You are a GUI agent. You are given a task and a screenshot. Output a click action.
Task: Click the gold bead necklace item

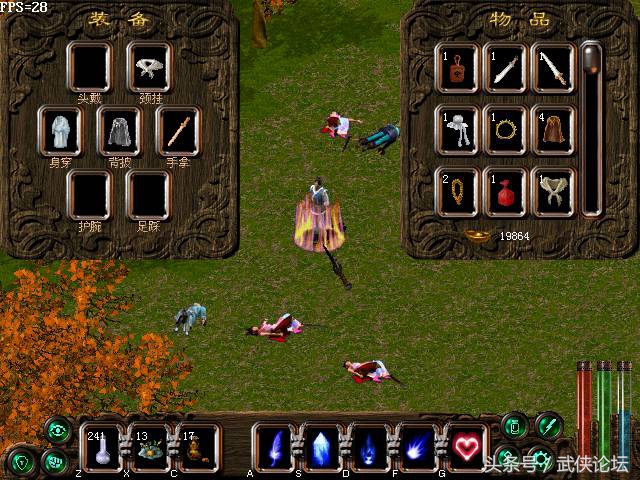(457, 191)
